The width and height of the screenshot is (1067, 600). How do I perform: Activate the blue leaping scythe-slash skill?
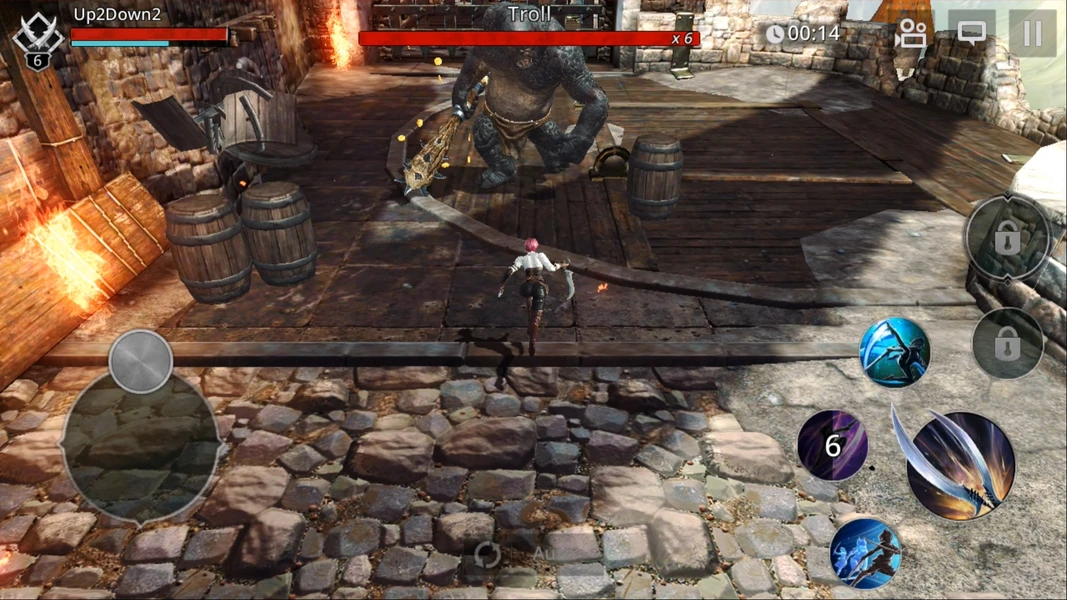894,353
